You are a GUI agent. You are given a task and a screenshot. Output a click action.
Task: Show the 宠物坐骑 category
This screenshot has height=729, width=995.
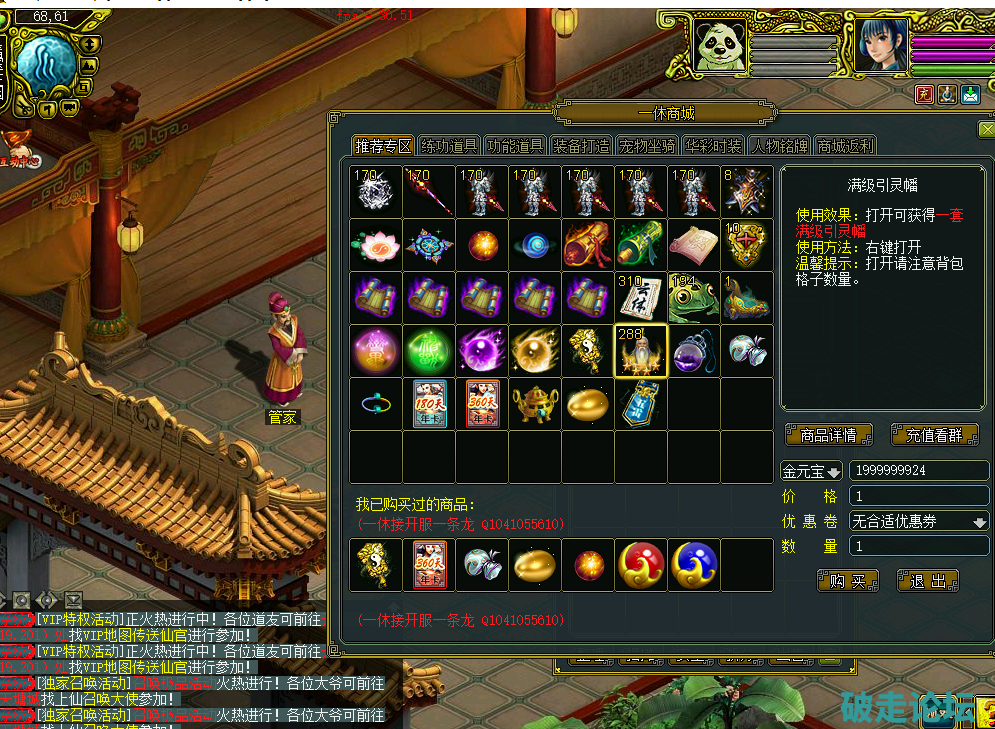[646, 146]
